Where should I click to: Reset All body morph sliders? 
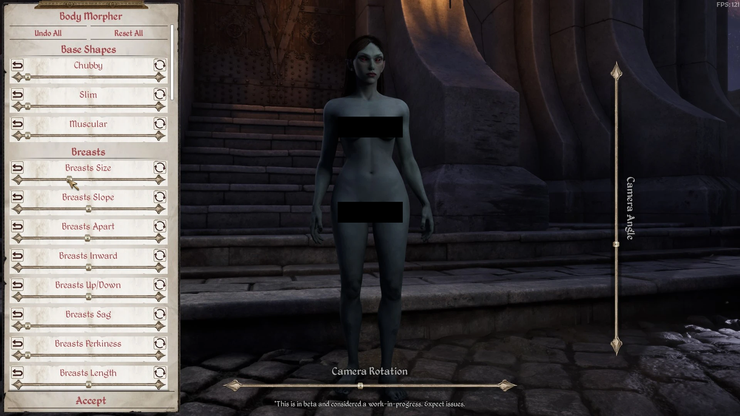(129, 33)
